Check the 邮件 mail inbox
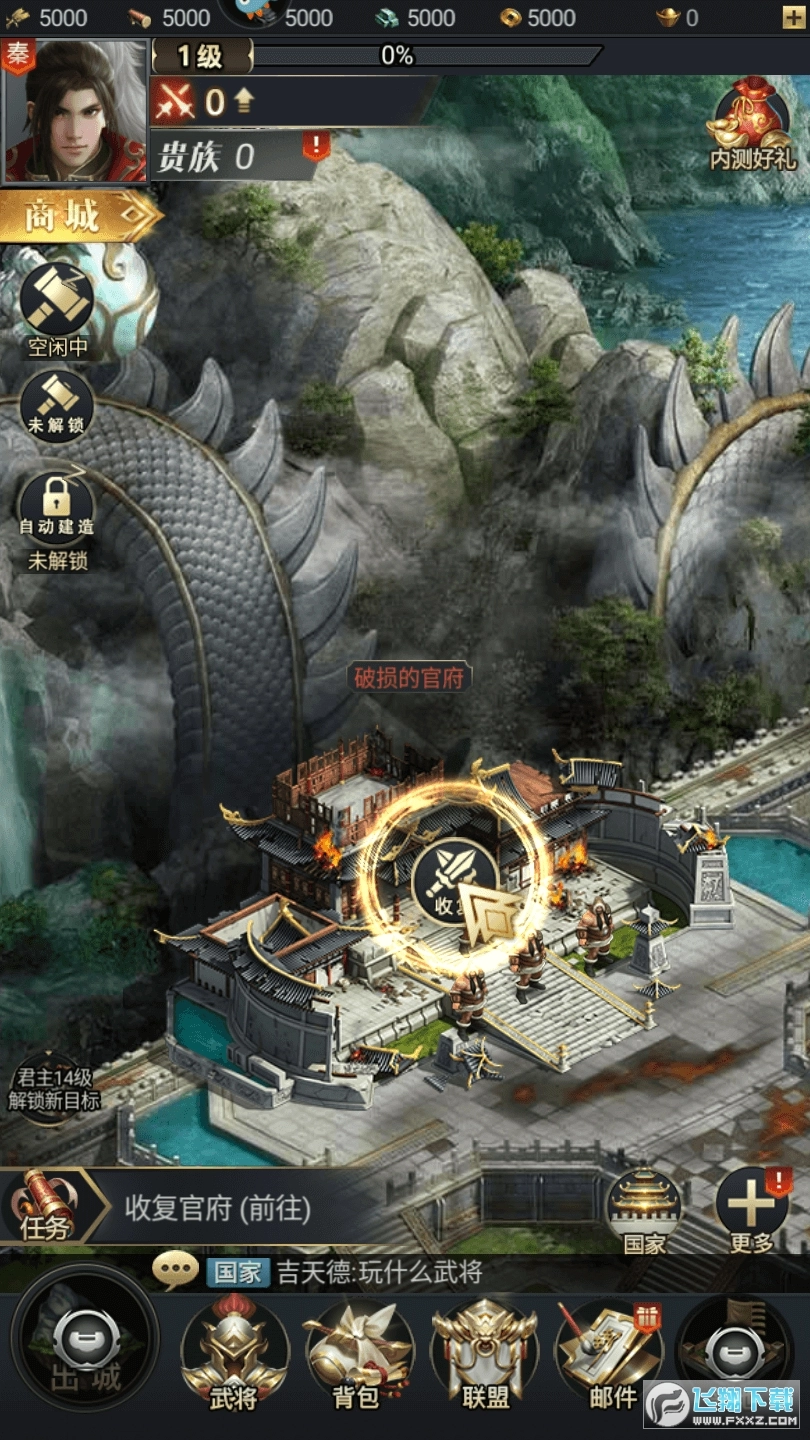810x1440 pixels. click(x=612, y=1355)
